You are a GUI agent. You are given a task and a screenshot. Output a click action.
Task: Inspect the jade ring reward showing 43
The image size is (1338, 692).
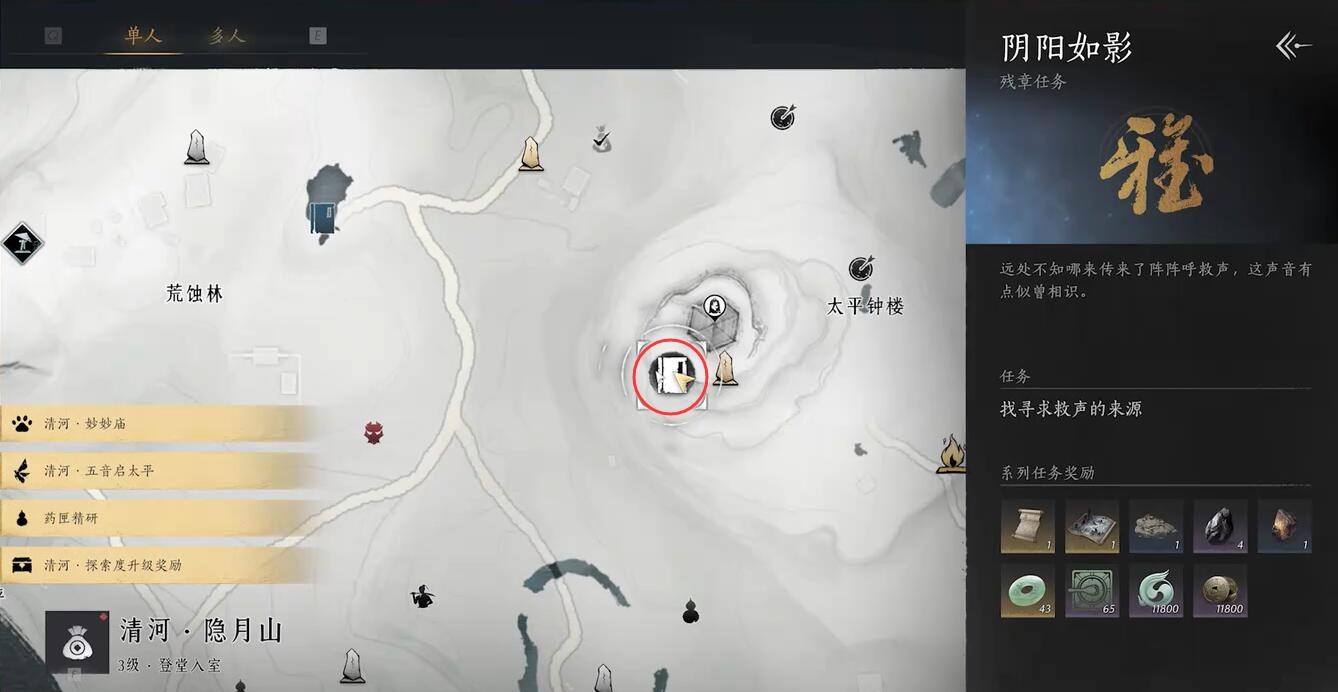coord(1027,590)
